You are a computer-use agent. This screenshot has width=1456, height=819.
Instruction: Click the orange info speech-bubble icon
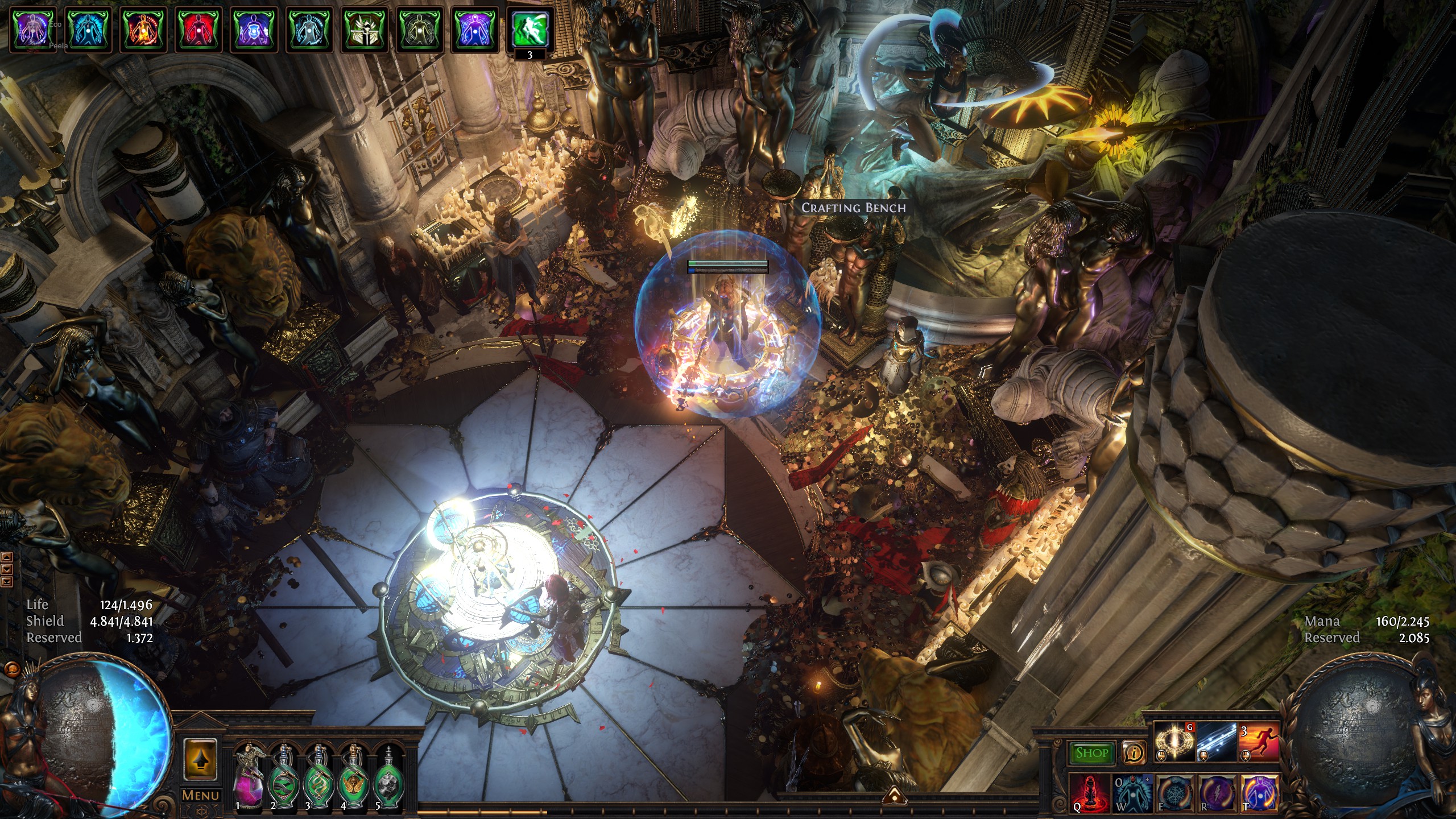pos(1134,753)
